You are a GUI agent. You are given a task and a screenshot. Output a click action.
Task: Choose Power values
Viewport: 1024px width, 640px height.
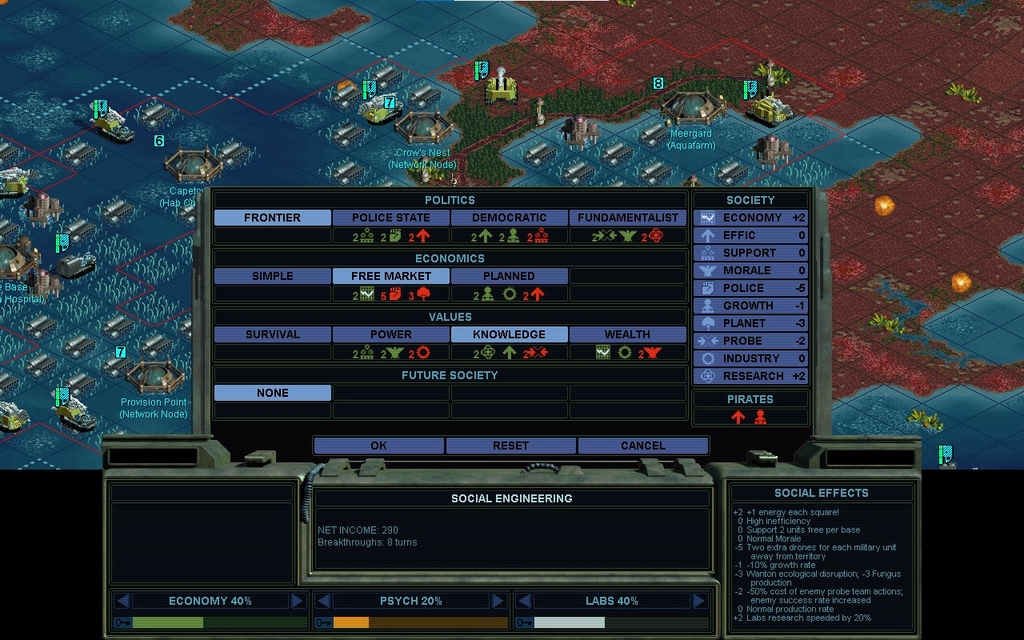click(x=391, y=335)
